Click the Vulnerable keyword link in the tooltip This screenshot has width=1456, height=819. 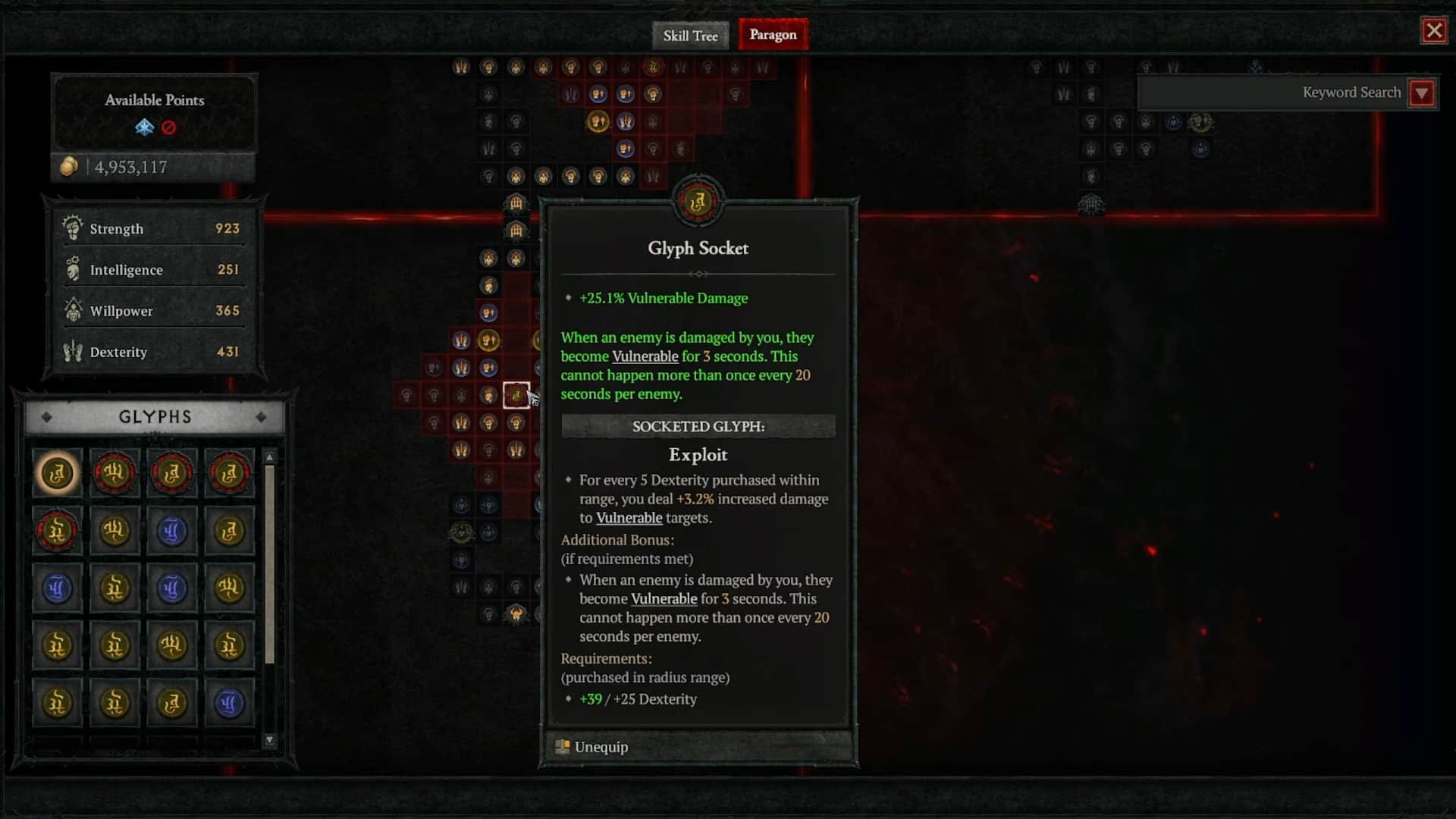(x=645, y=356)
